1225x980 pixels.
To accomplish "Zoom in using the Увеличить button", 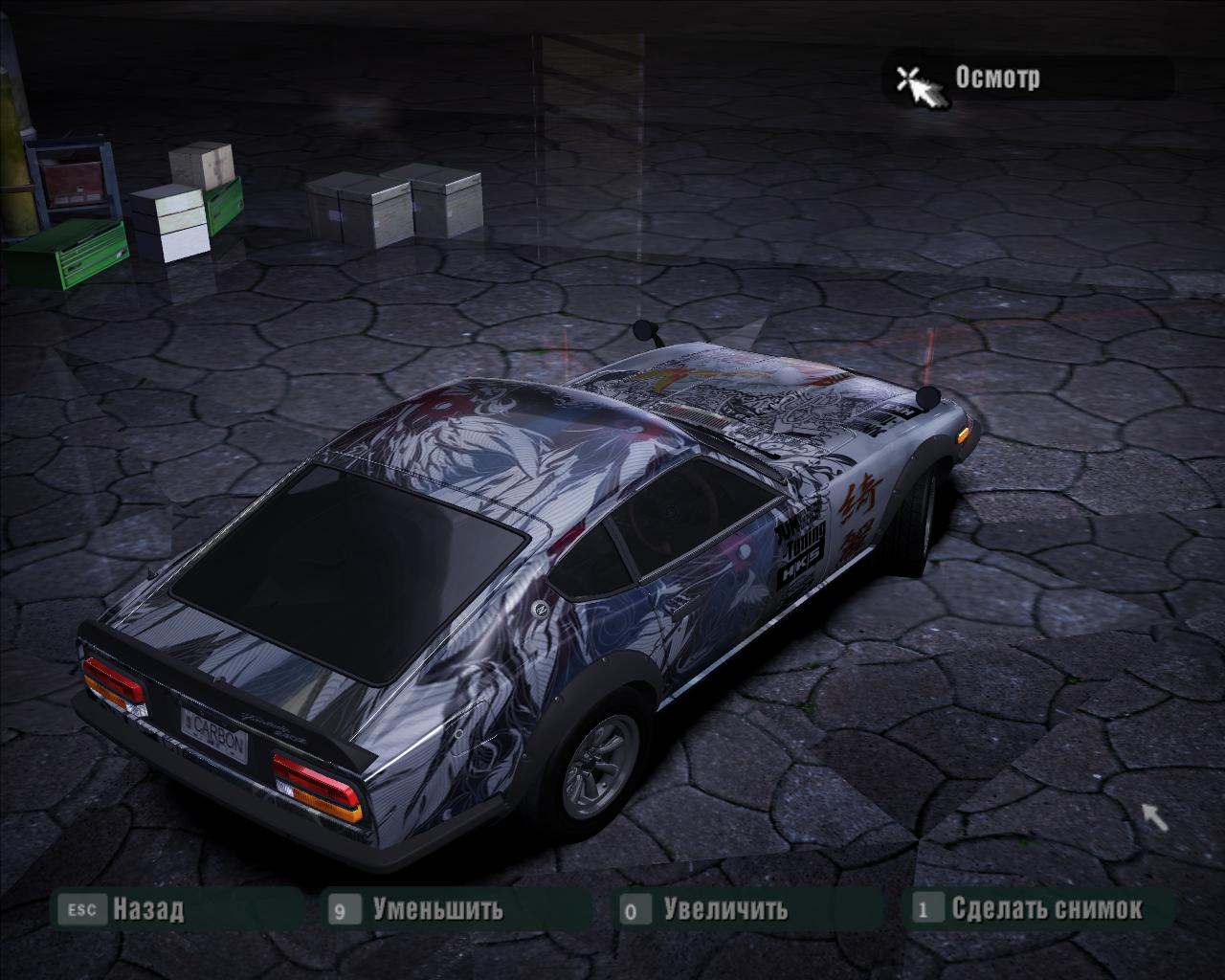I will pos(725,908).
